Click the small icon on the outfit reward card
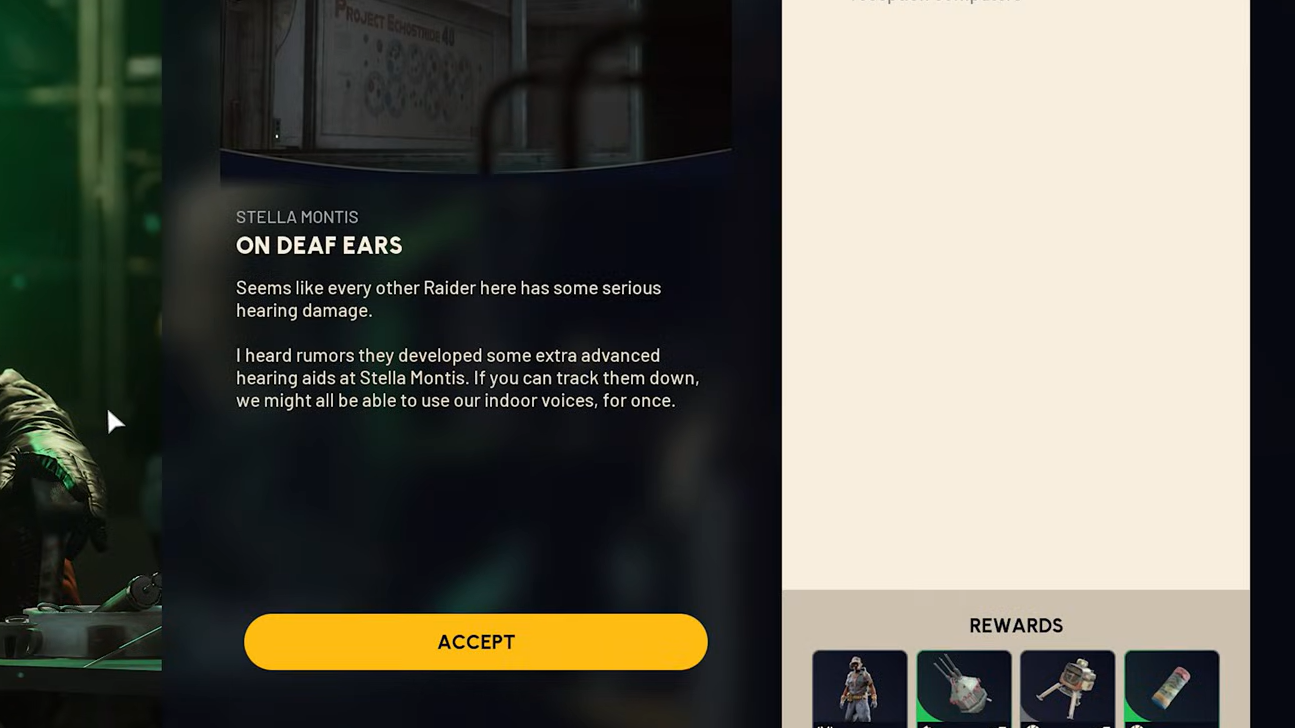Screen dimensions: 1295x728 [822, 724]
